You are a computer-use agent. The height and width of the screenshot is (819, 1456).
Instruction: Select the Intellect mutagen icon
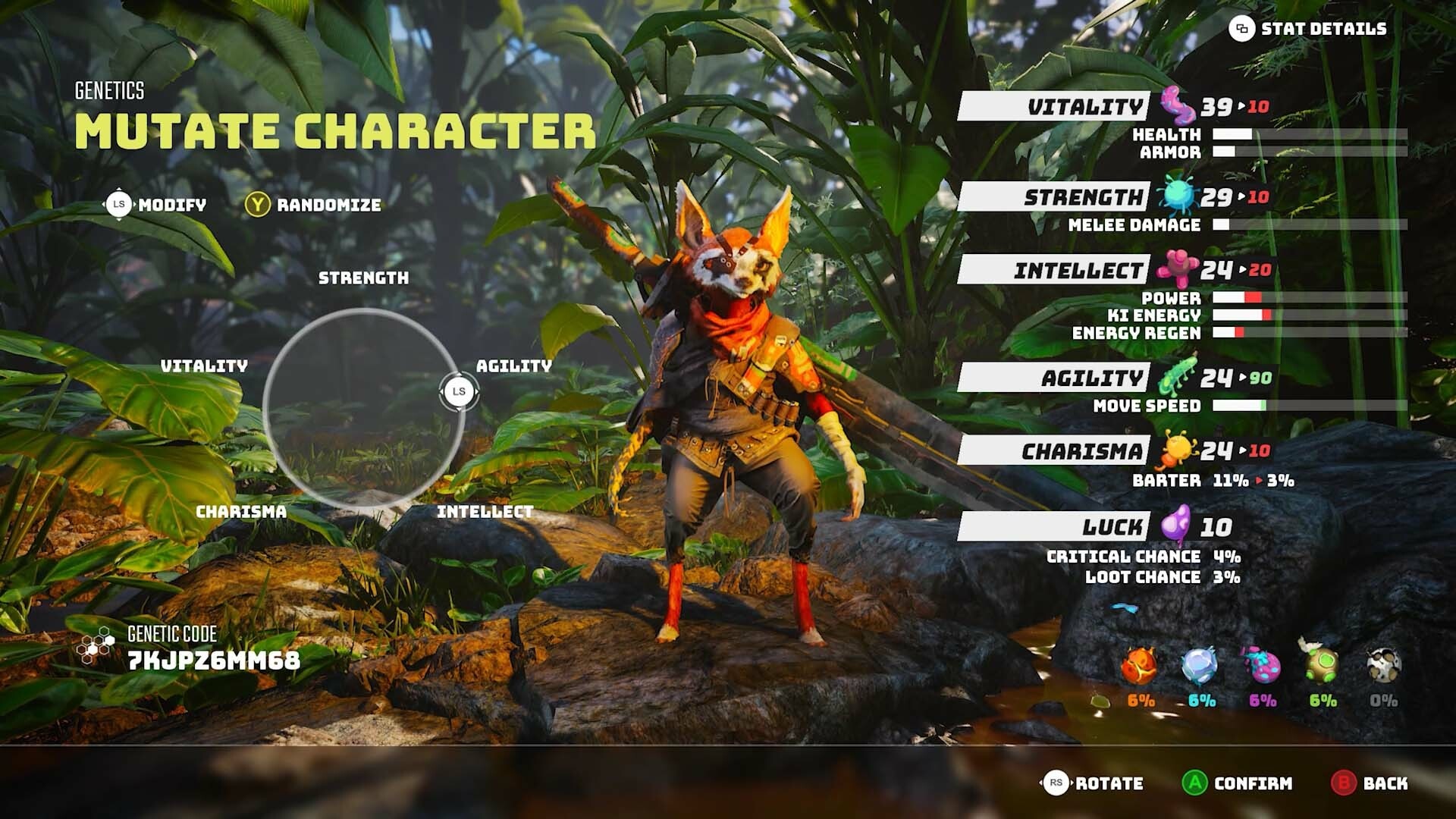[x=1175, y=268]
